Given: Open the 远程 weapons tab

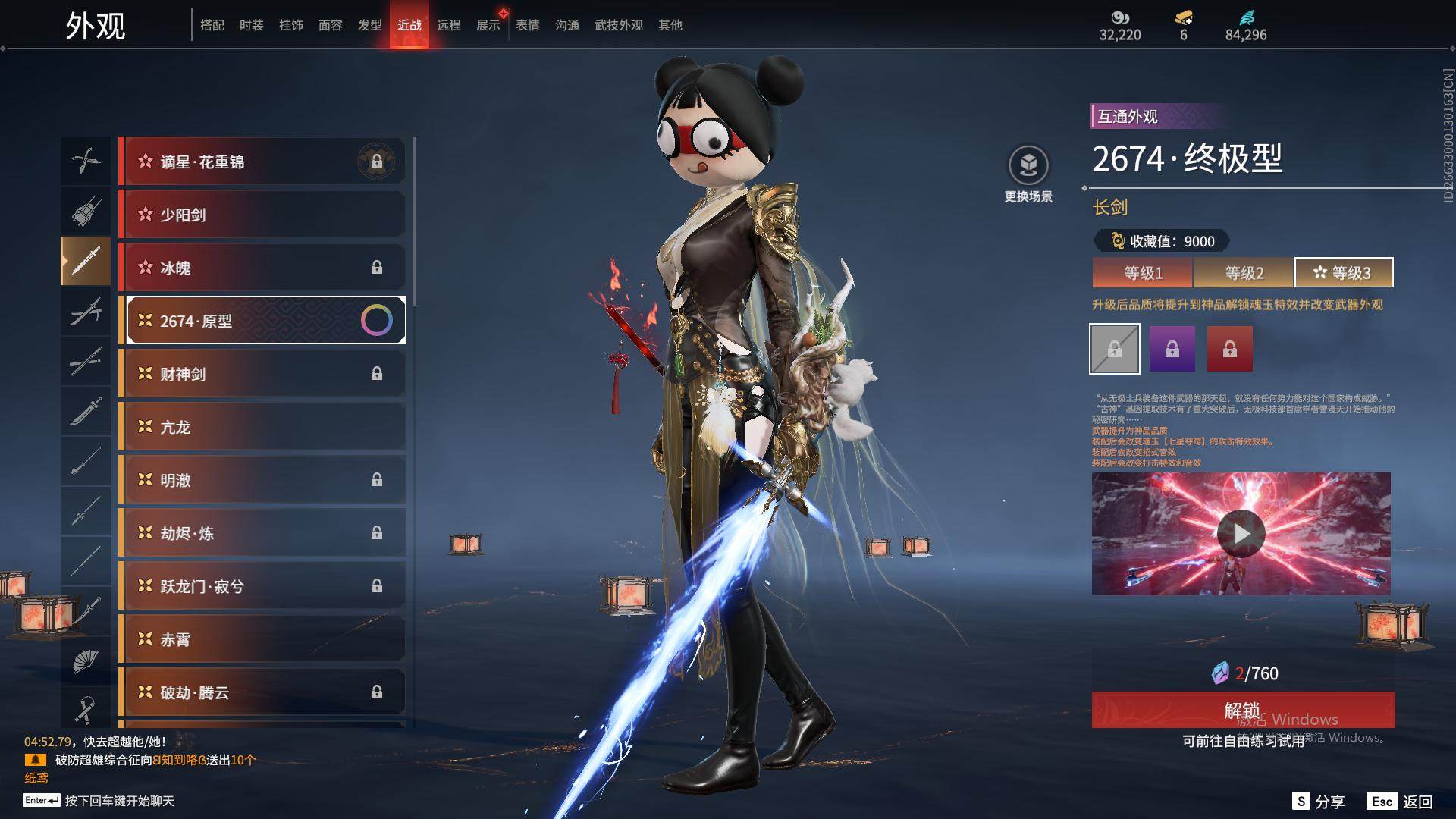Looking at the screenshot, I should click(448, 25).
